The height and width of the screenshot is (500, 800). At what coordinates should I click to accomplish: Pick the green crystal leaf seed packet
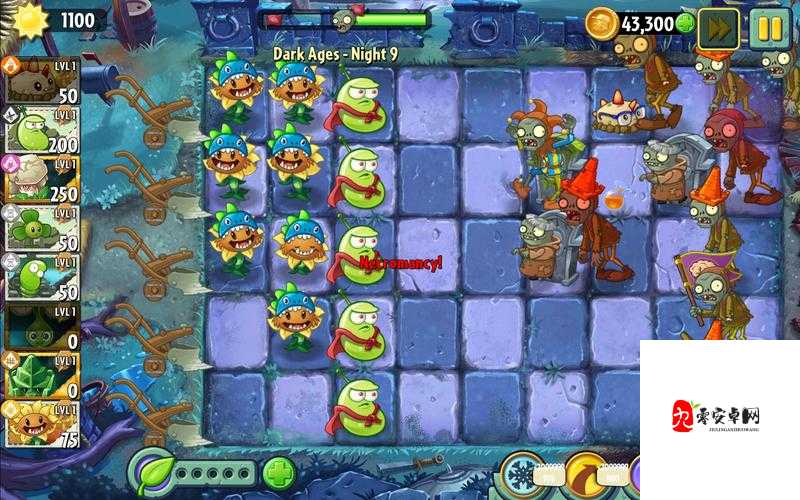pos(43,375)
